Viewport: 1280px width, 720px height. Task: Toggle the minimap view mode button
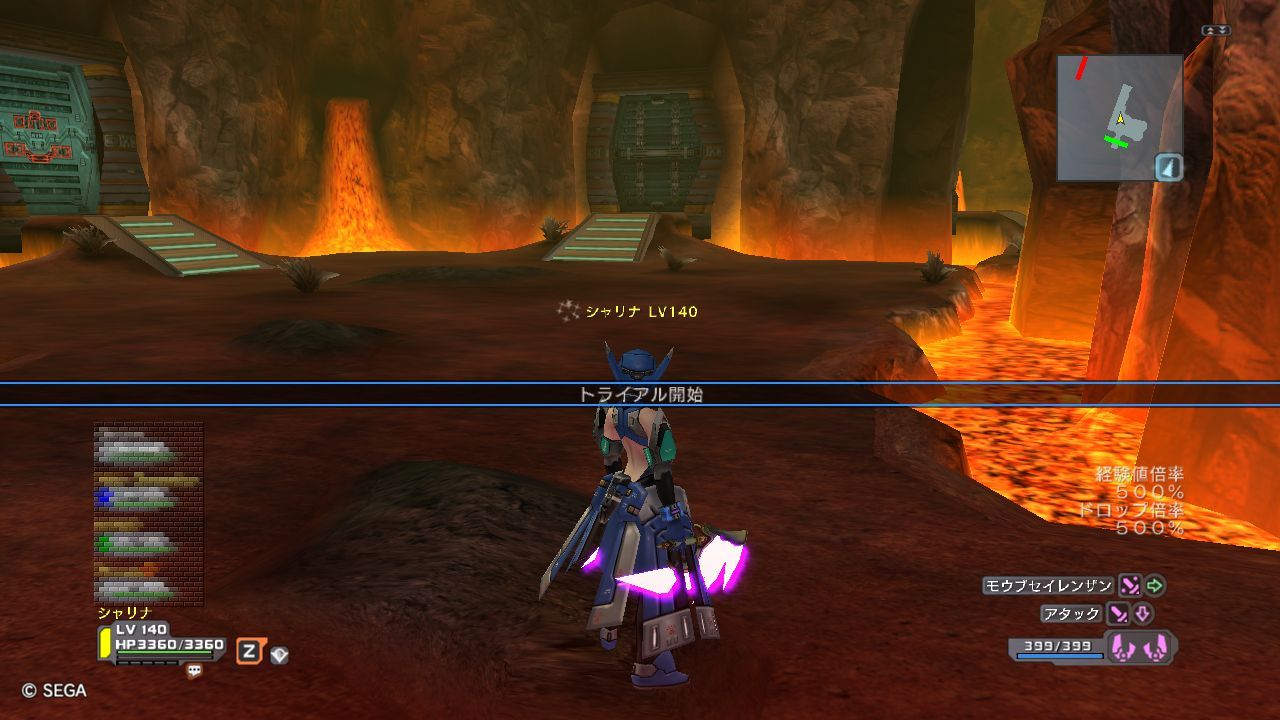click(1169, 167)
